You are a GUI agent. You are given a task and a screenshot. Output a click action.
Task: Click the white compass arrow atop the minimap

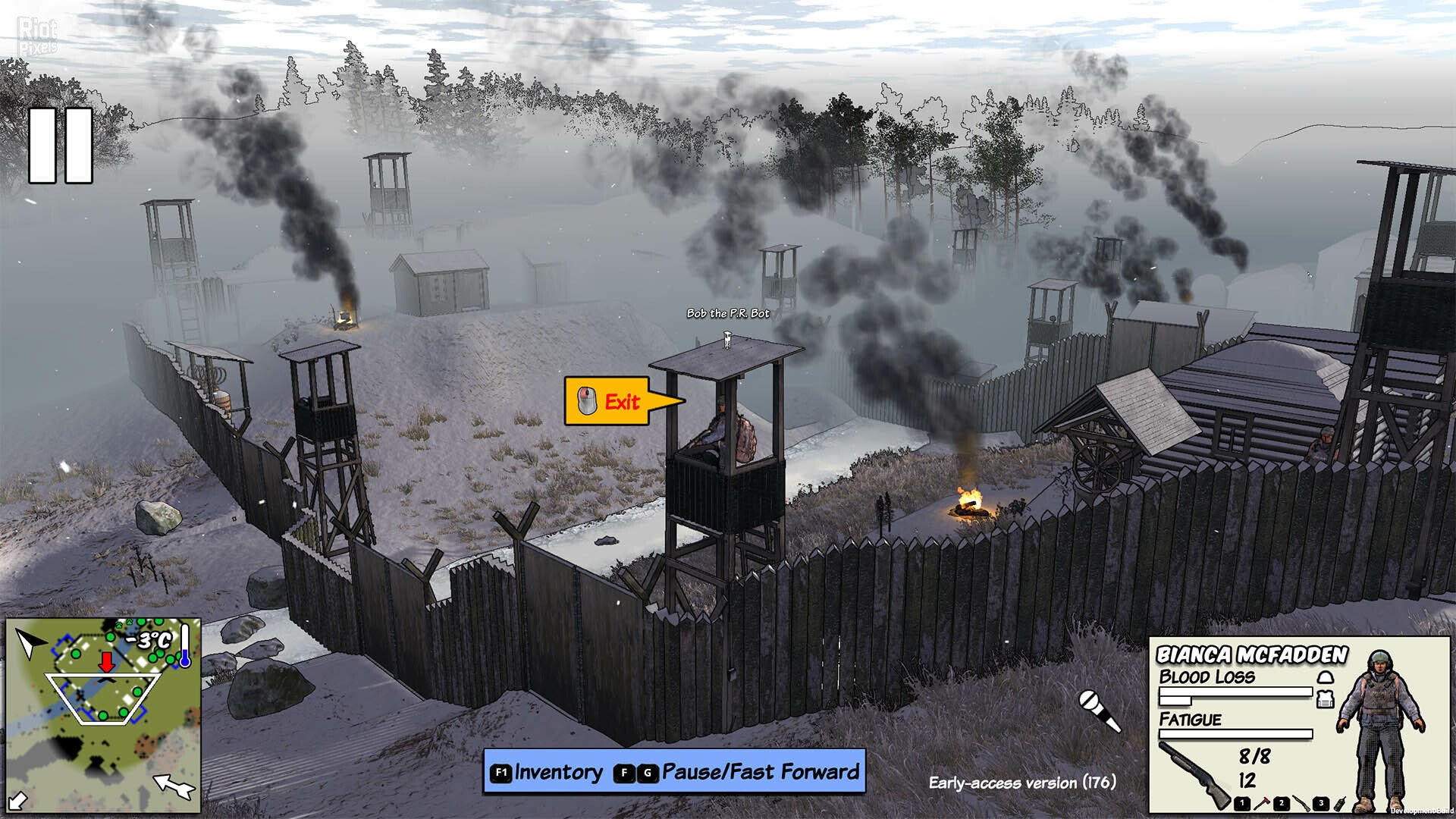click(30, 643)
